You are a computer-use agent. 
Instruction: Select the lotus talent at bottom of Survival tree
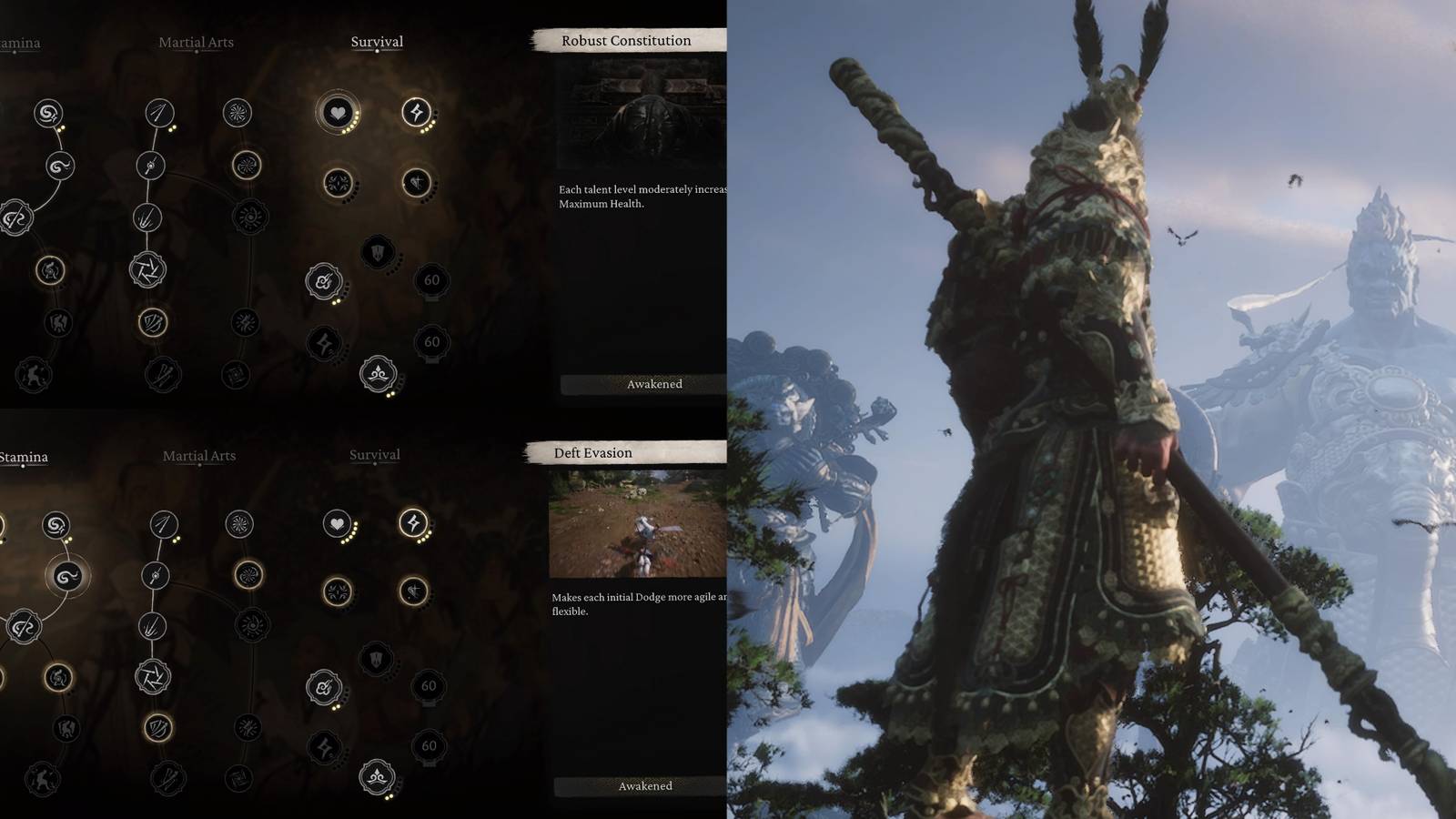(378, 372)
